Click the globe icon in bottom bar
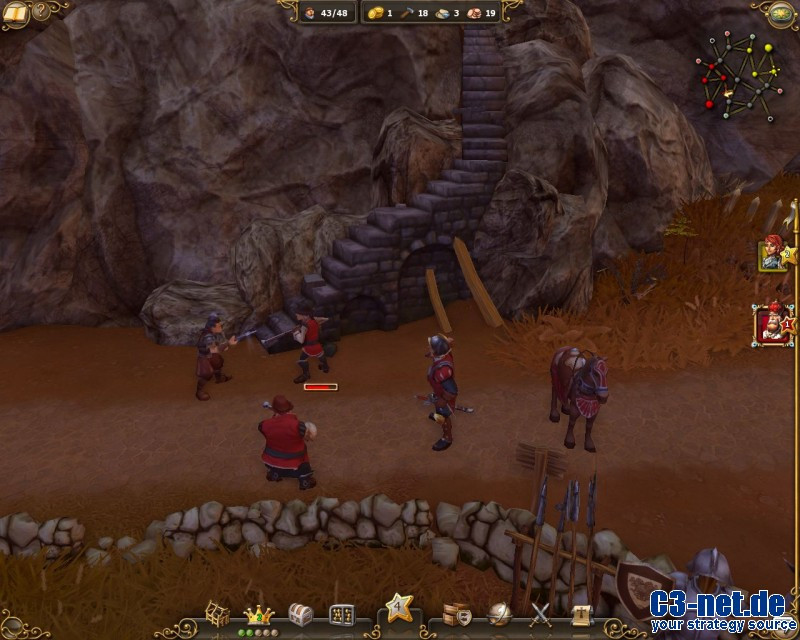 (499, 614)
